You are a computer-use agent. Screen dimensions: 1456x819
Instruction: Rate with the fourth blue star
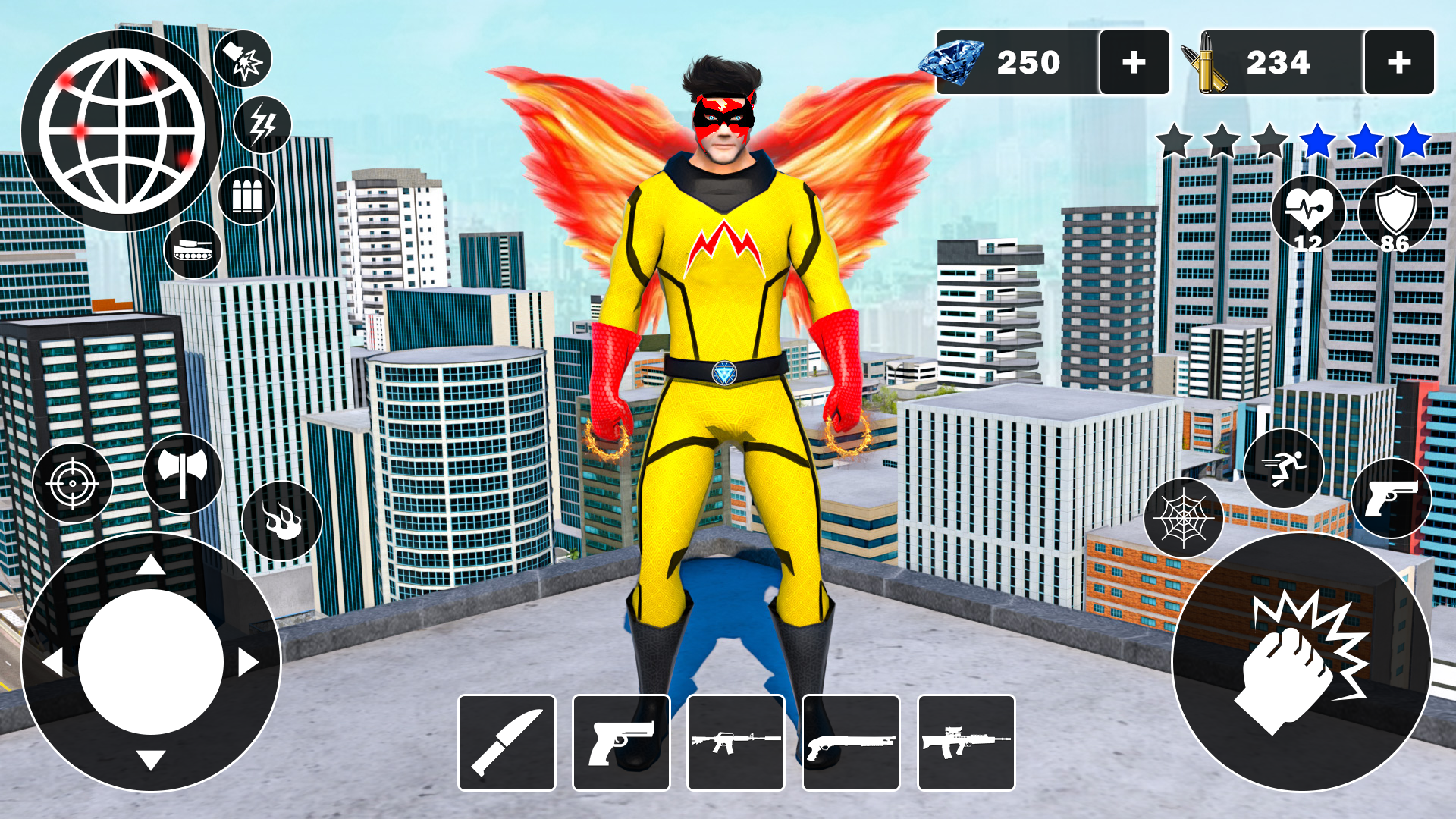(1318, 140)
